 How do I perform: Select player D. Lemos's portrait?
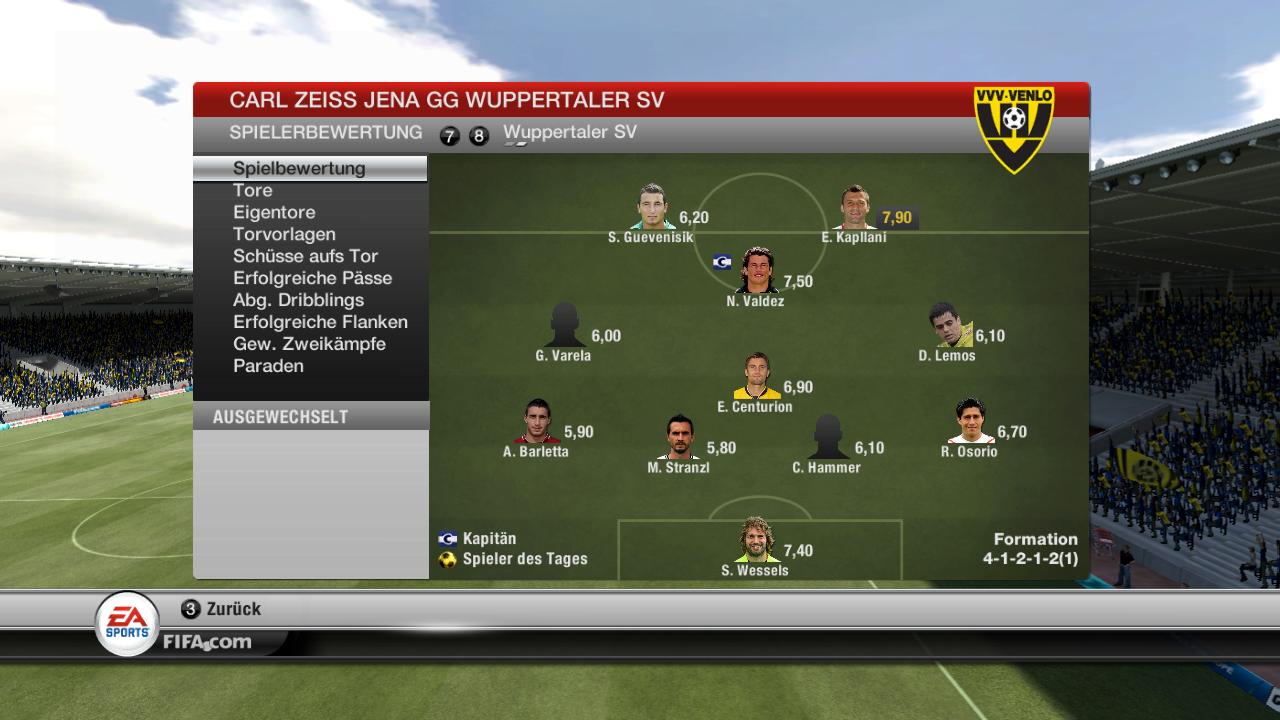[947, 325]
